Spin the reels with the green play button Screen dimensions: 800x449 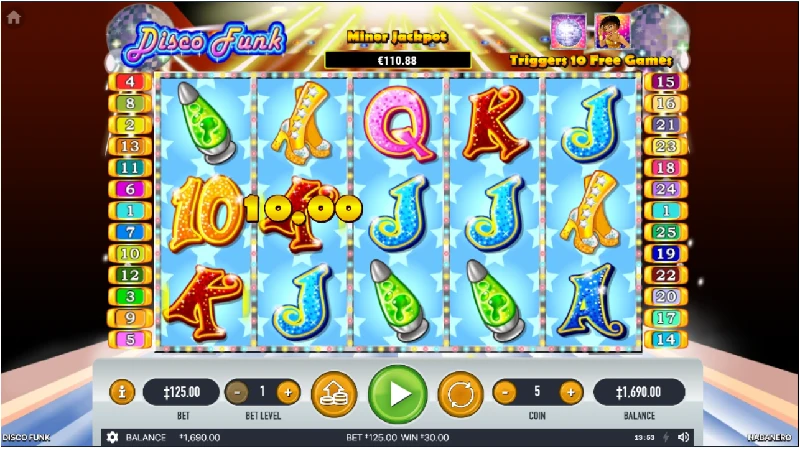(398, 392)
